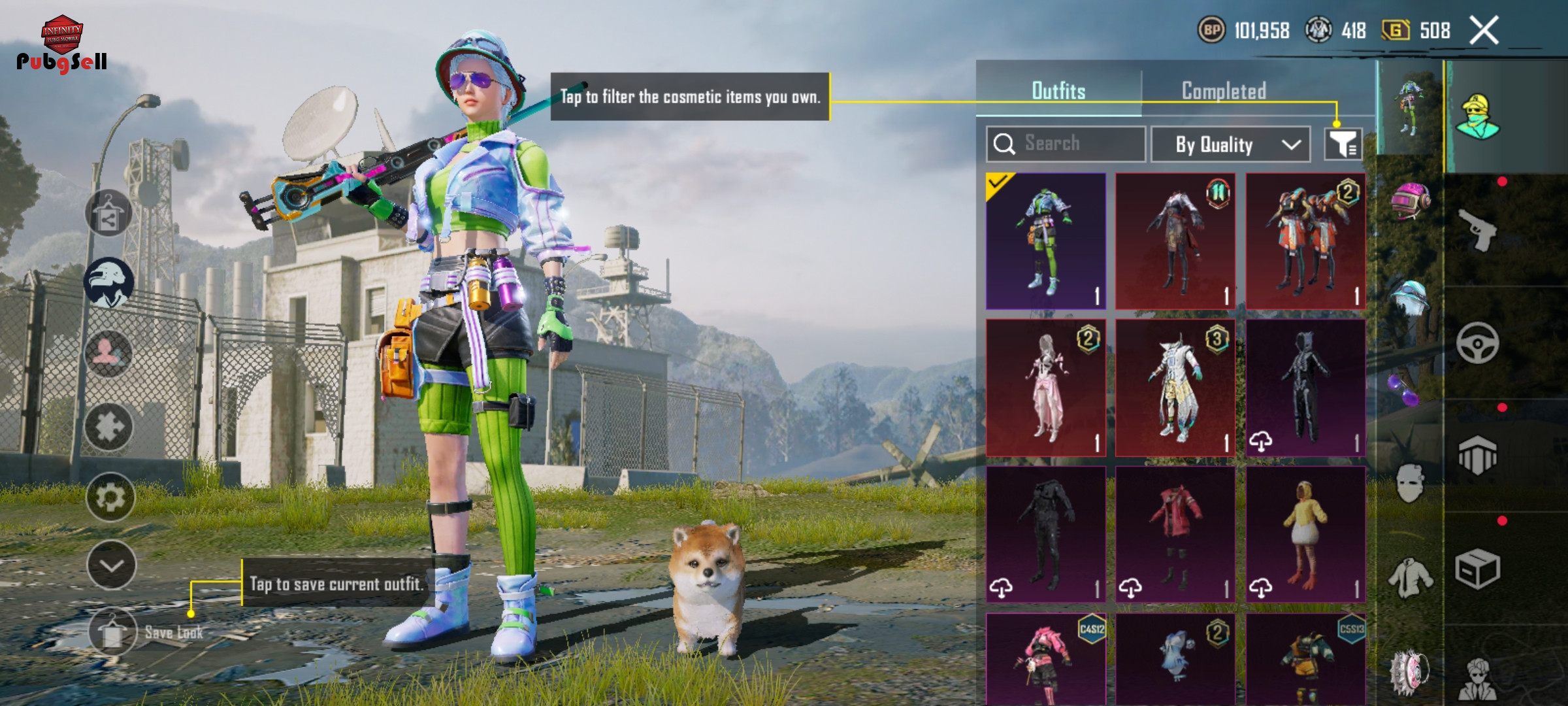Screen dimensions: 1568x706
Task: Collapse the side menu with down arrow
Action: coord(111,565)
